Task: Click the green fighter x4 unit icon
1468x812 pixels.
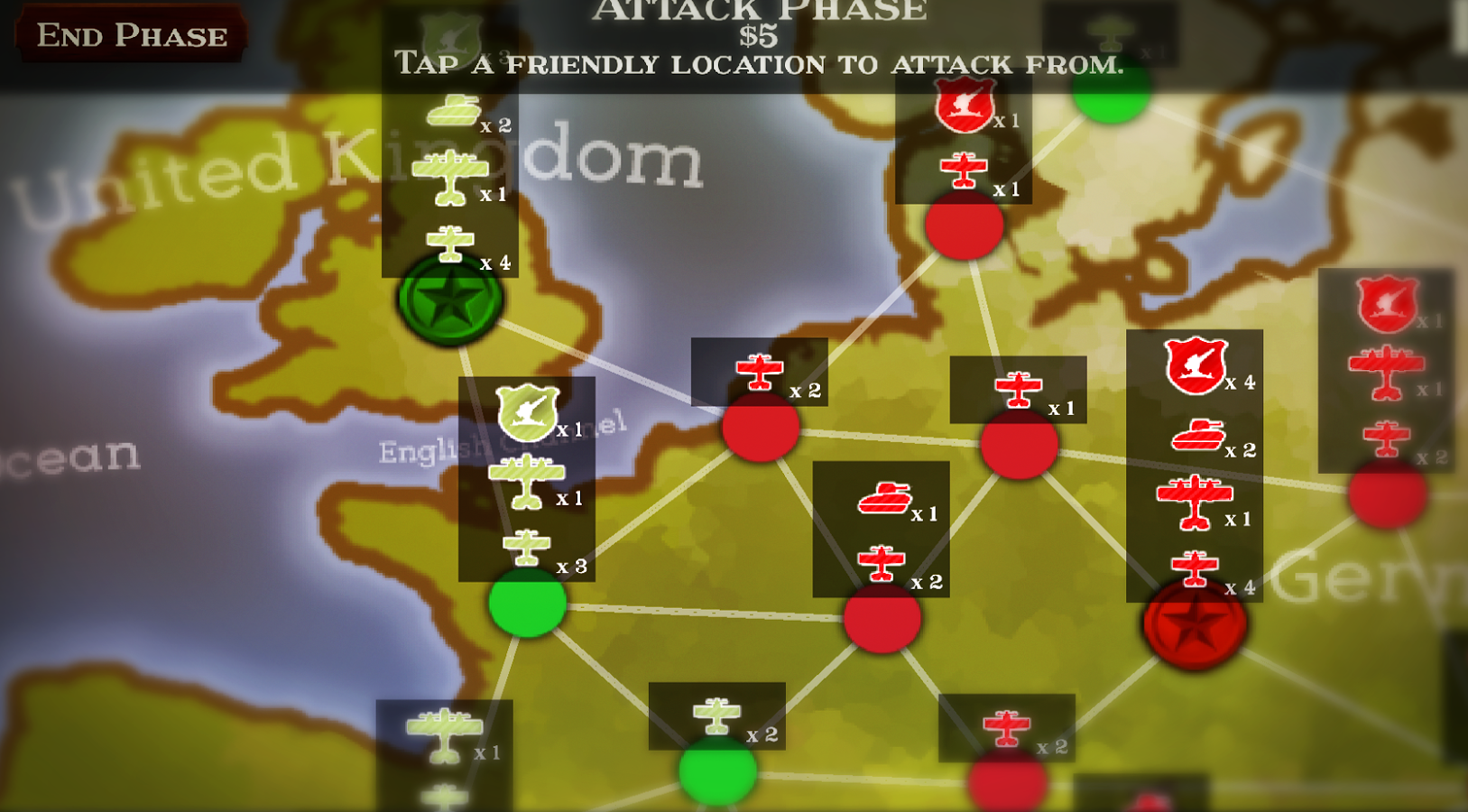Action: pos(448,242)
